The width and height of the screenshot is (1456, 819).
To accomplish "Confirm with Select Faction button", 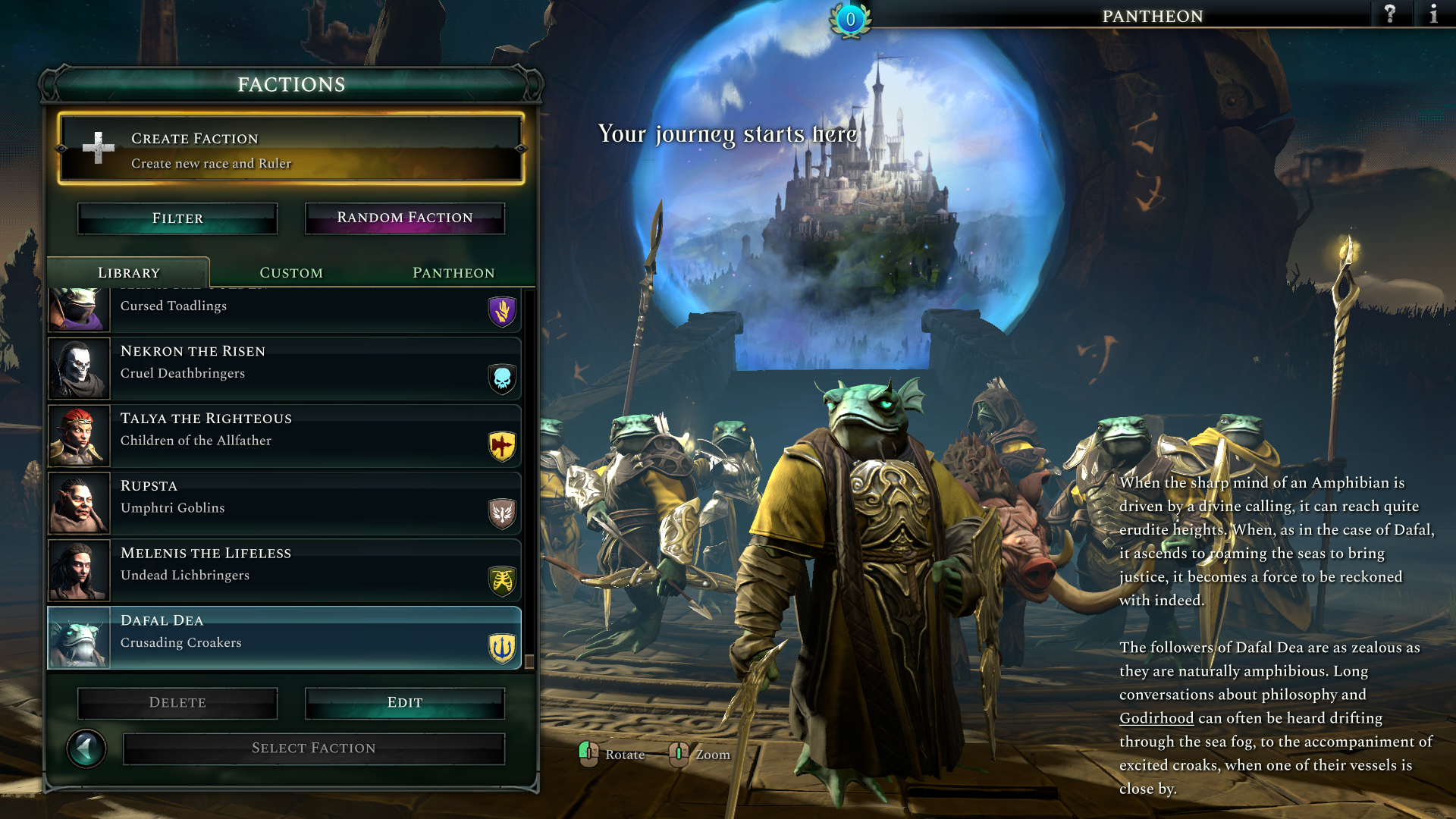I will [x=314, y=748].
